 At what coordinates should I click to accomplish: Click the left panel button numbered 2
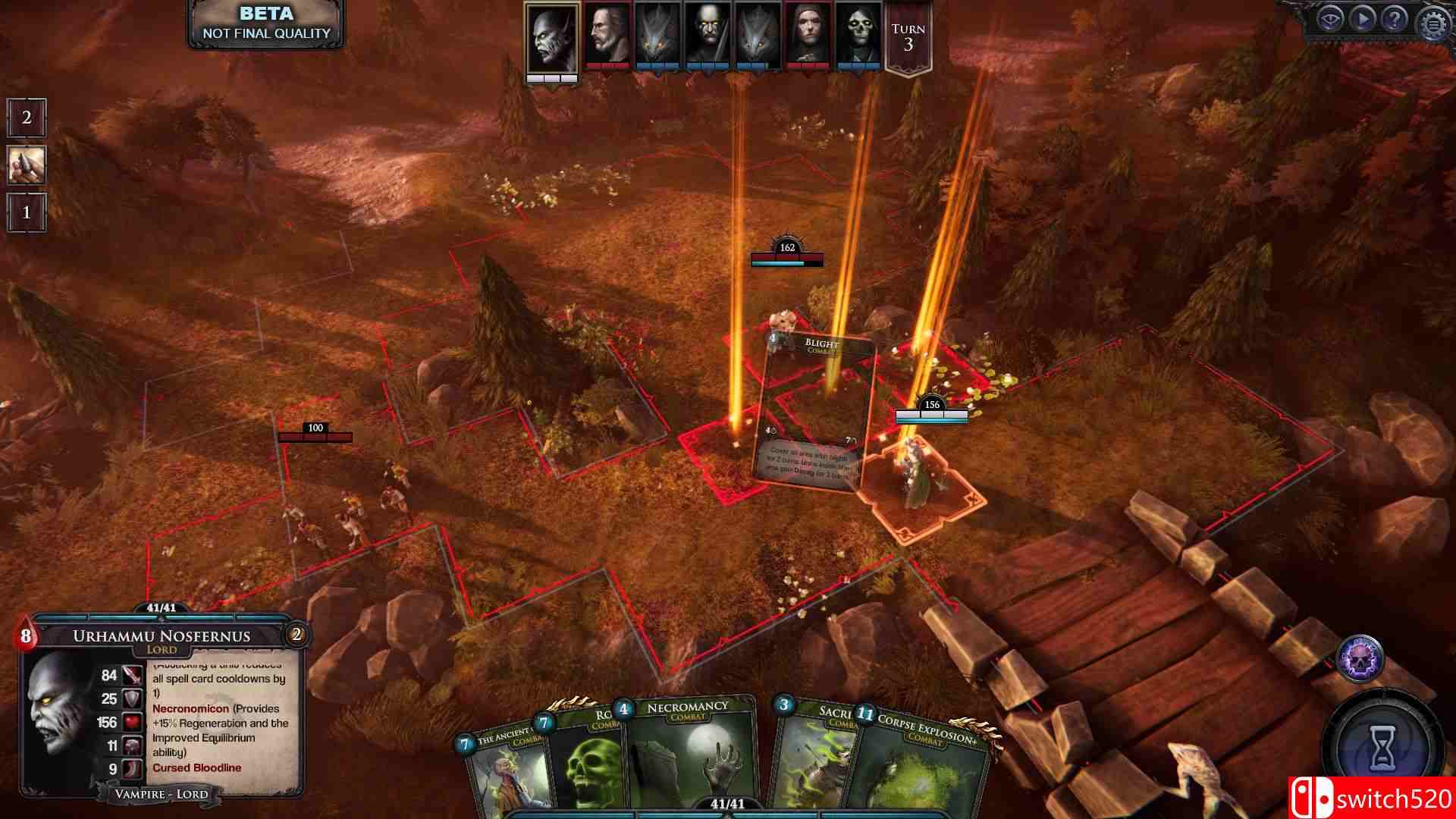tap(27, 118)
